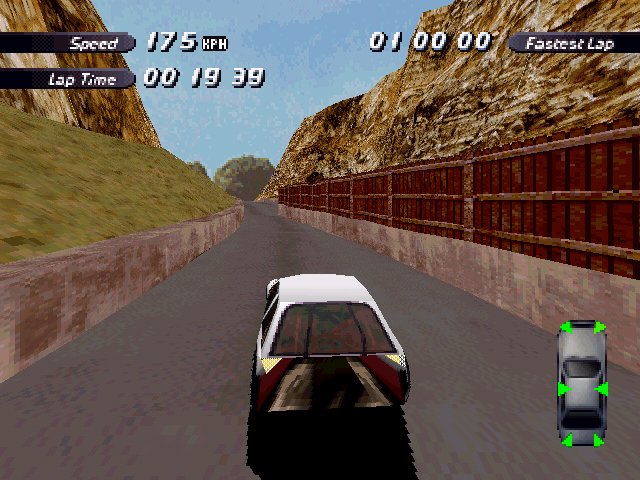Image resolution: width=640 pixels, height=480 pixels.
Task: Click the car damage status indicator
Action: 582,383
